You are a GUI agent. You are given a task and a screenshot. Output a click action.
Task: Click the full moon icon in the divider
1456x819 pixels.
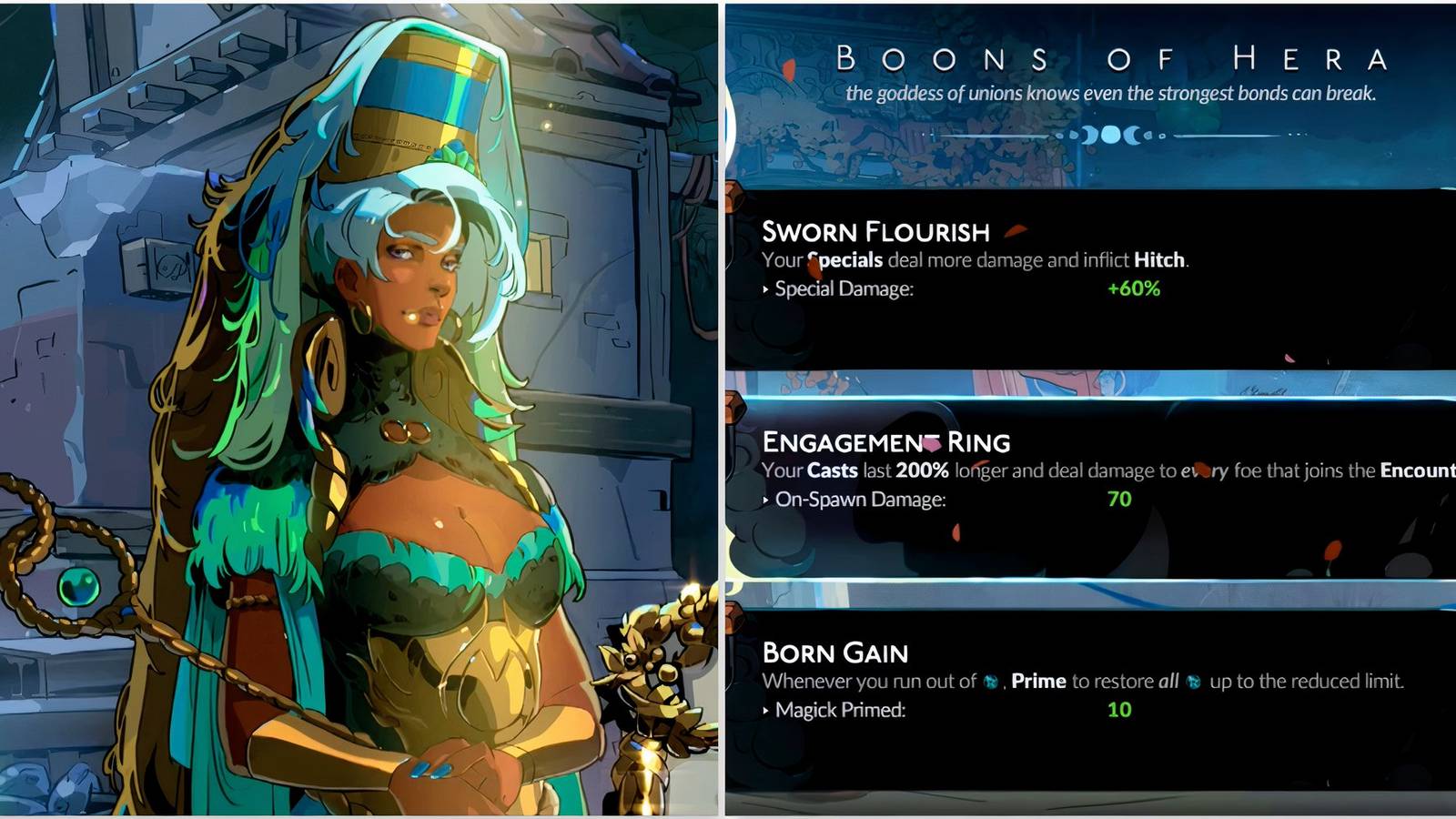coord(1112,136)
